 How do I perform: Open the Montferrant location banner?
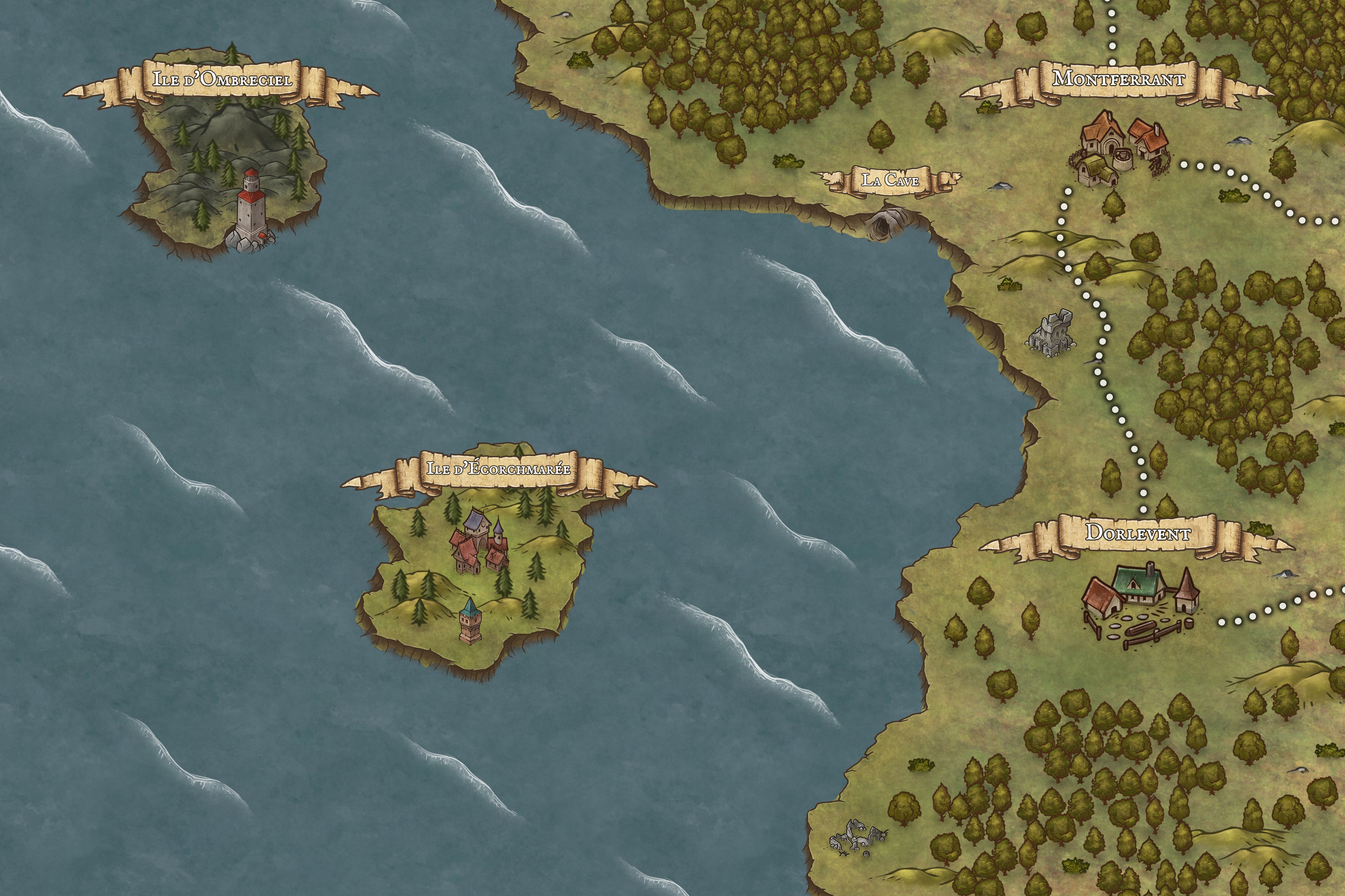pyautogui.click(x=1118, y=79)
